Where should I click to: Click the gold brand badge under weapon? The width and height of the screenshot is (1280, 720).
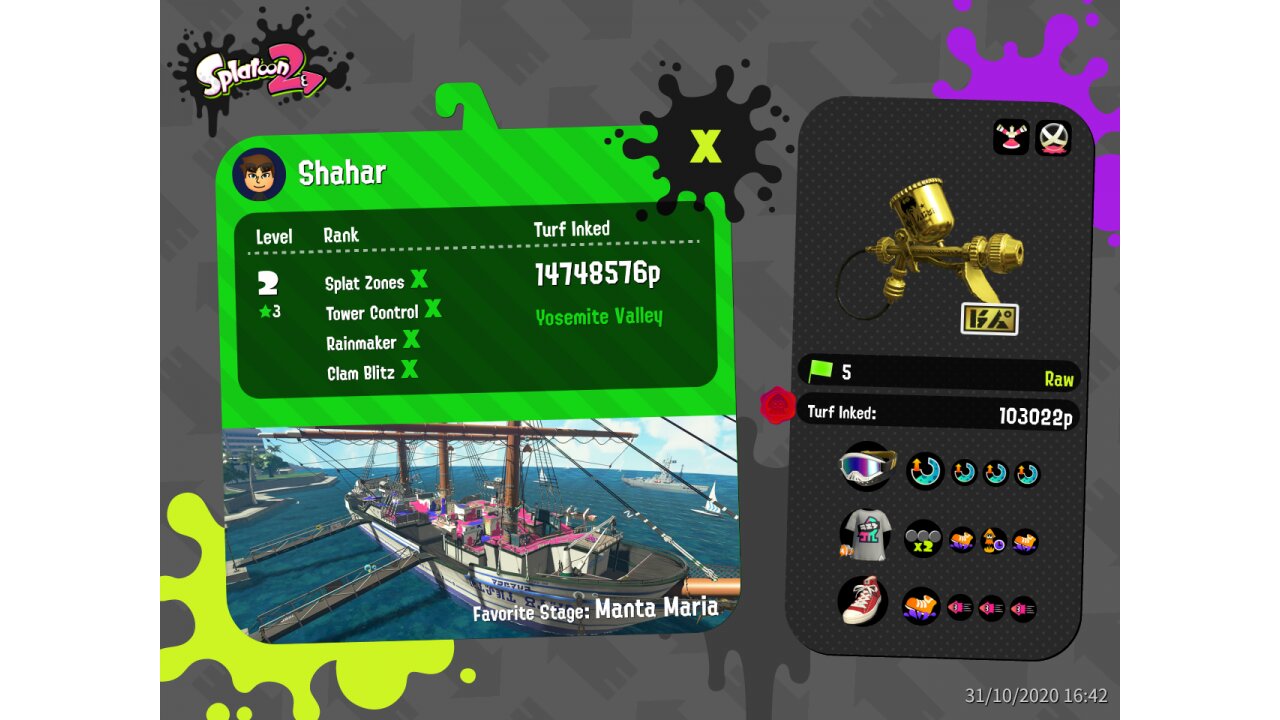[989, 319]
